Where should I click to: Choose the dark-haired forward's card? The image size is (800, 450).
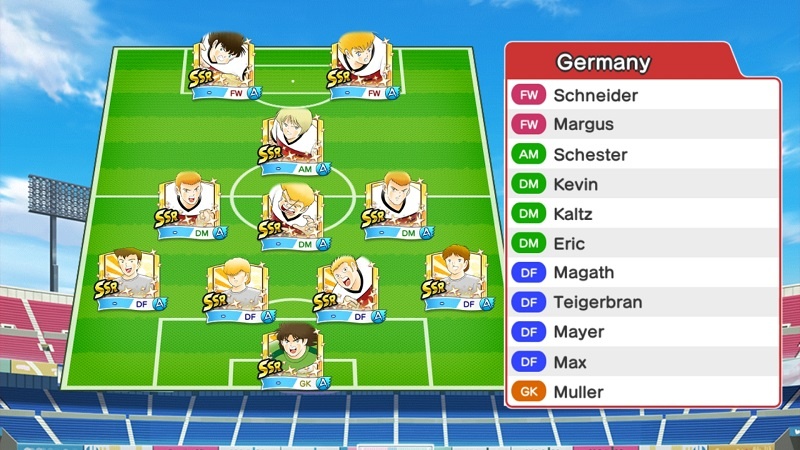(224, 66)
